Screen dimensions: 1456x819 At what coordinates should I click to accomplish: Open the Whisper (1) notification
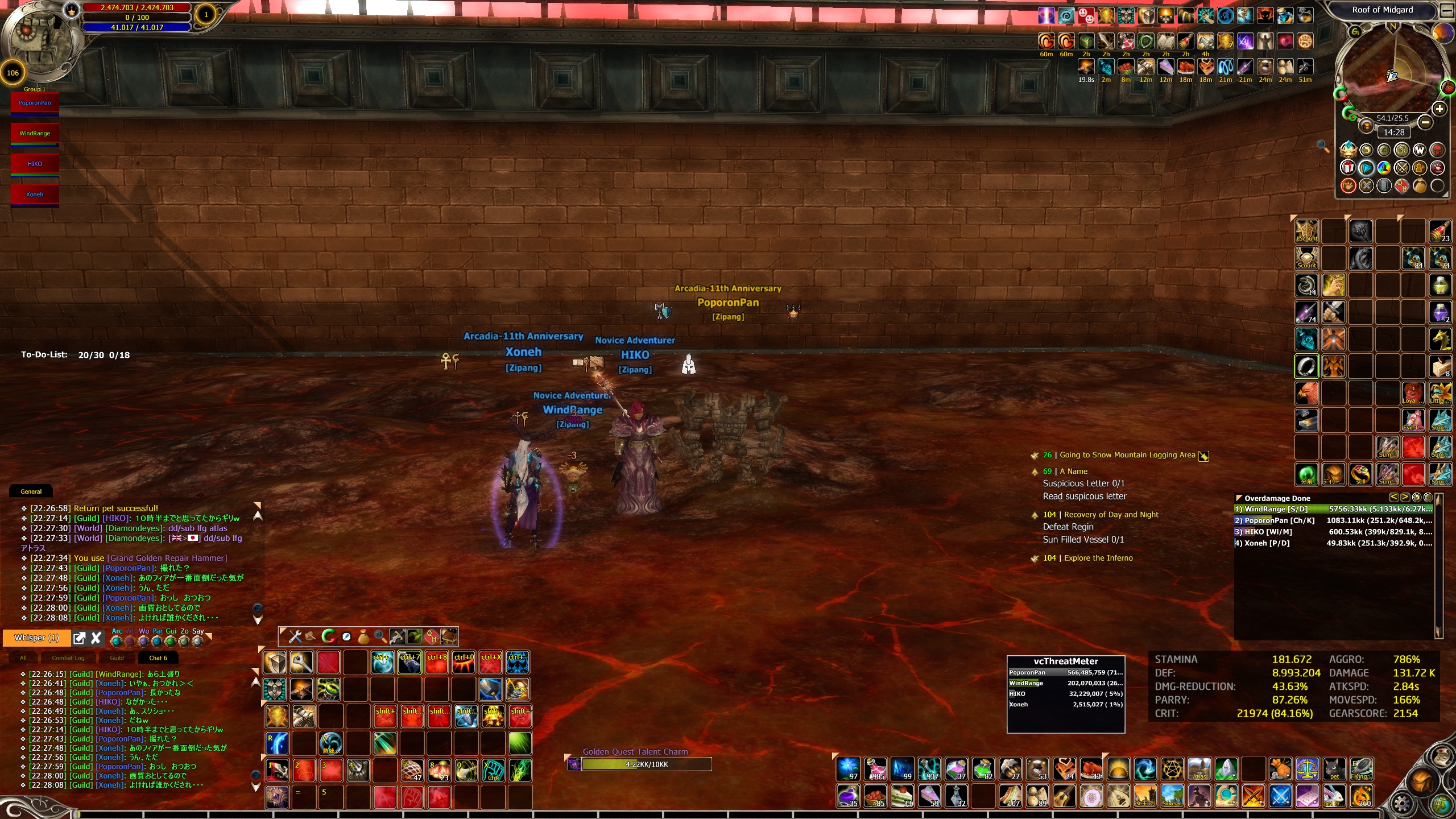pyautogui.click(x=36, y=638)
